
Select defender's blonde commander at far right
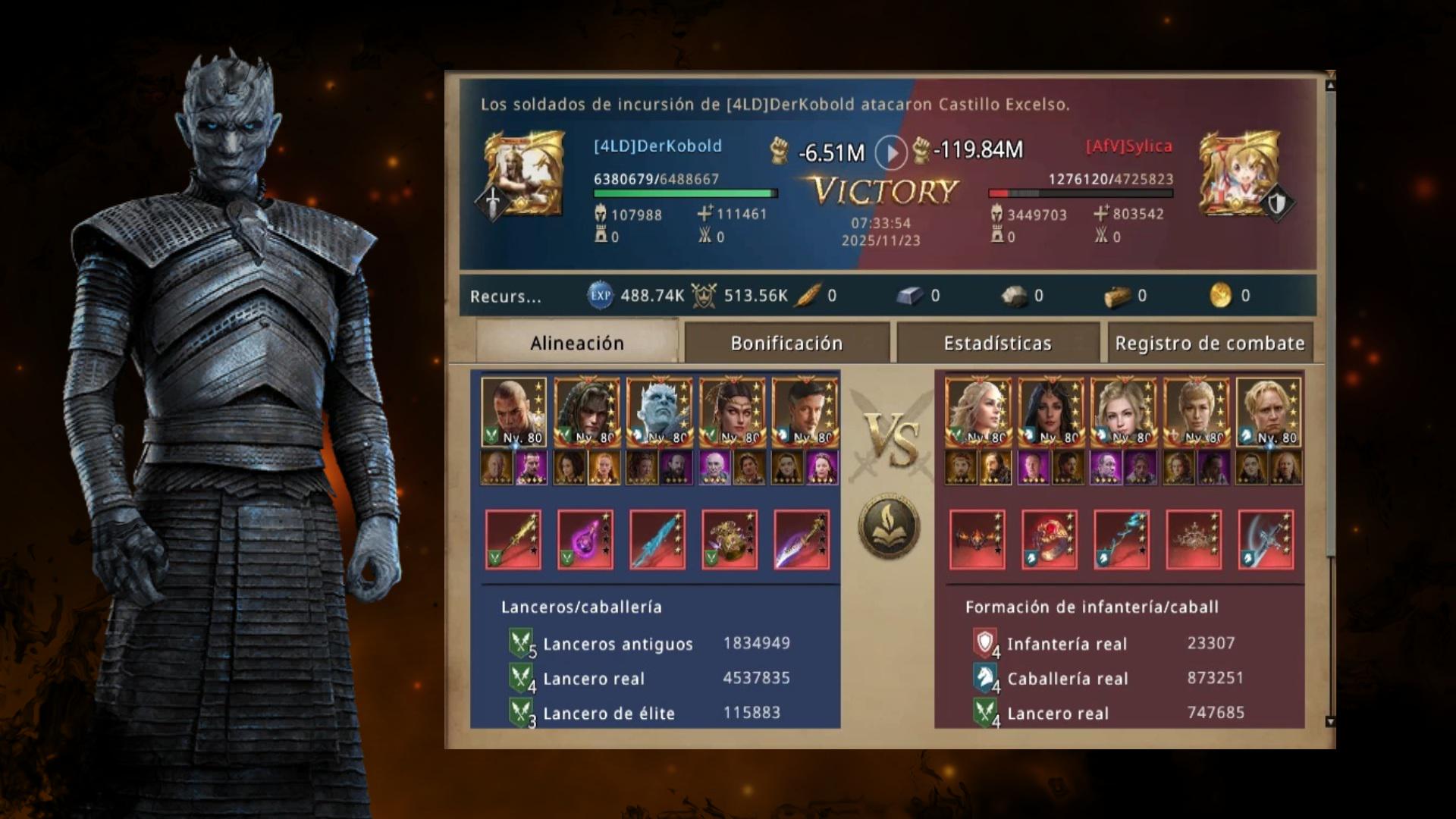(1269, 411)
